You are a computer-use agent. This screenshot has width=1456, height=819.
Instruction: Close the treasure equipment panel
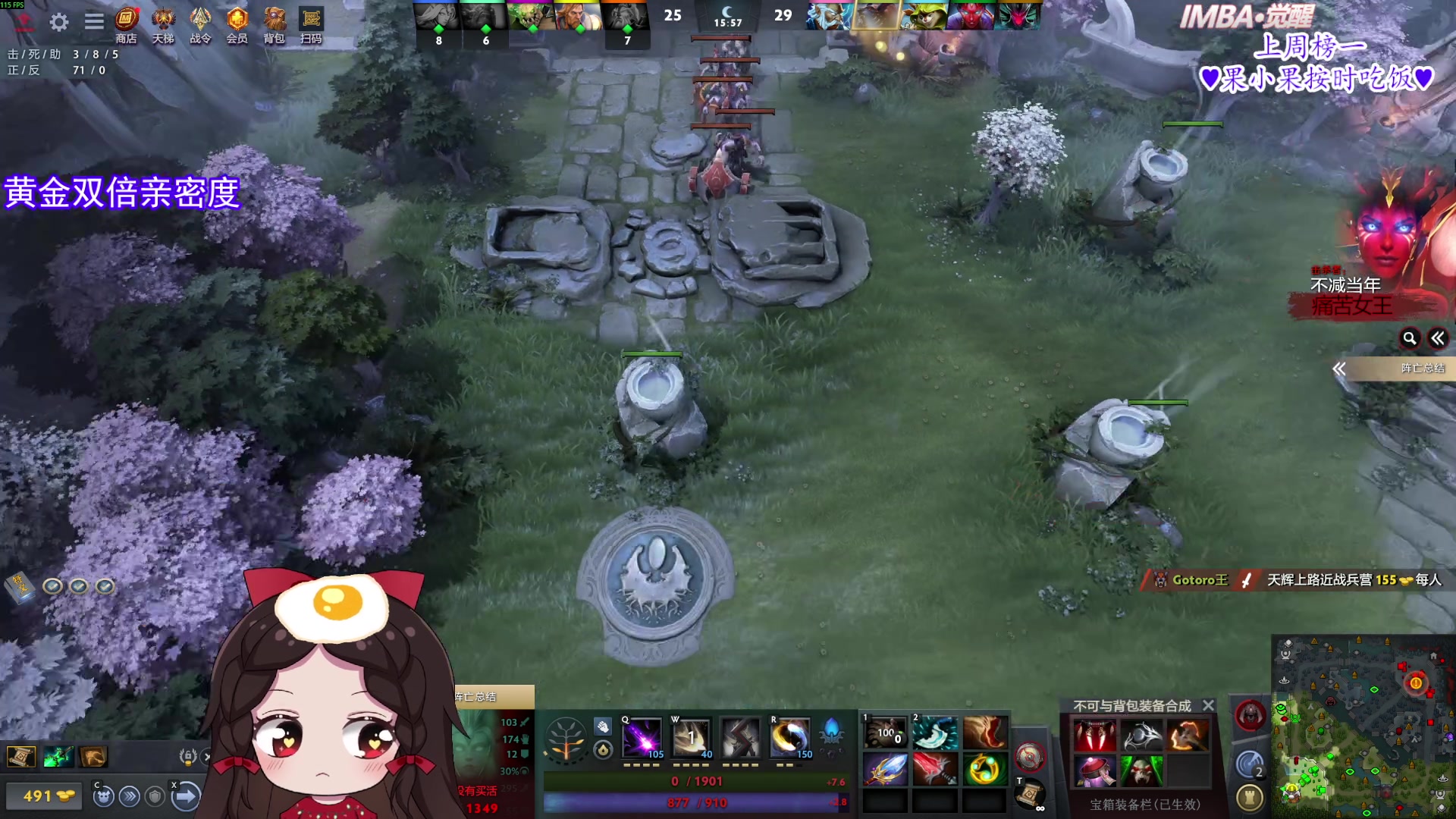pos(1209,705)
